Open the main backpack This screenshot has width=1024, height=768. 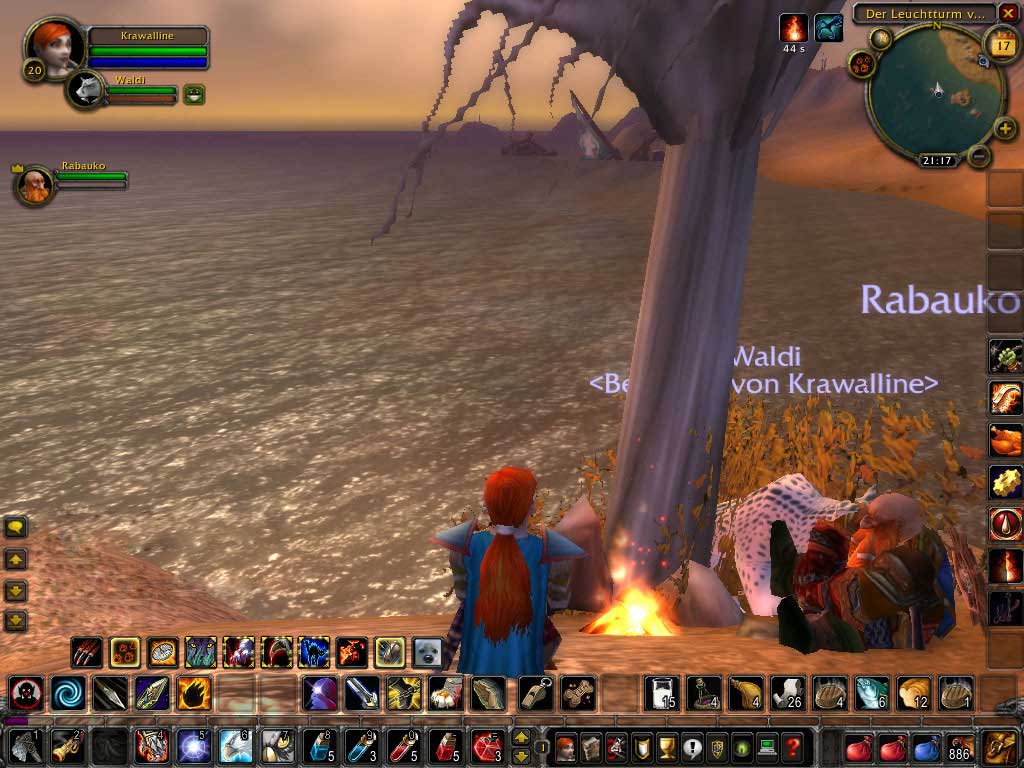pyautogui.click(x=999, y=747)
